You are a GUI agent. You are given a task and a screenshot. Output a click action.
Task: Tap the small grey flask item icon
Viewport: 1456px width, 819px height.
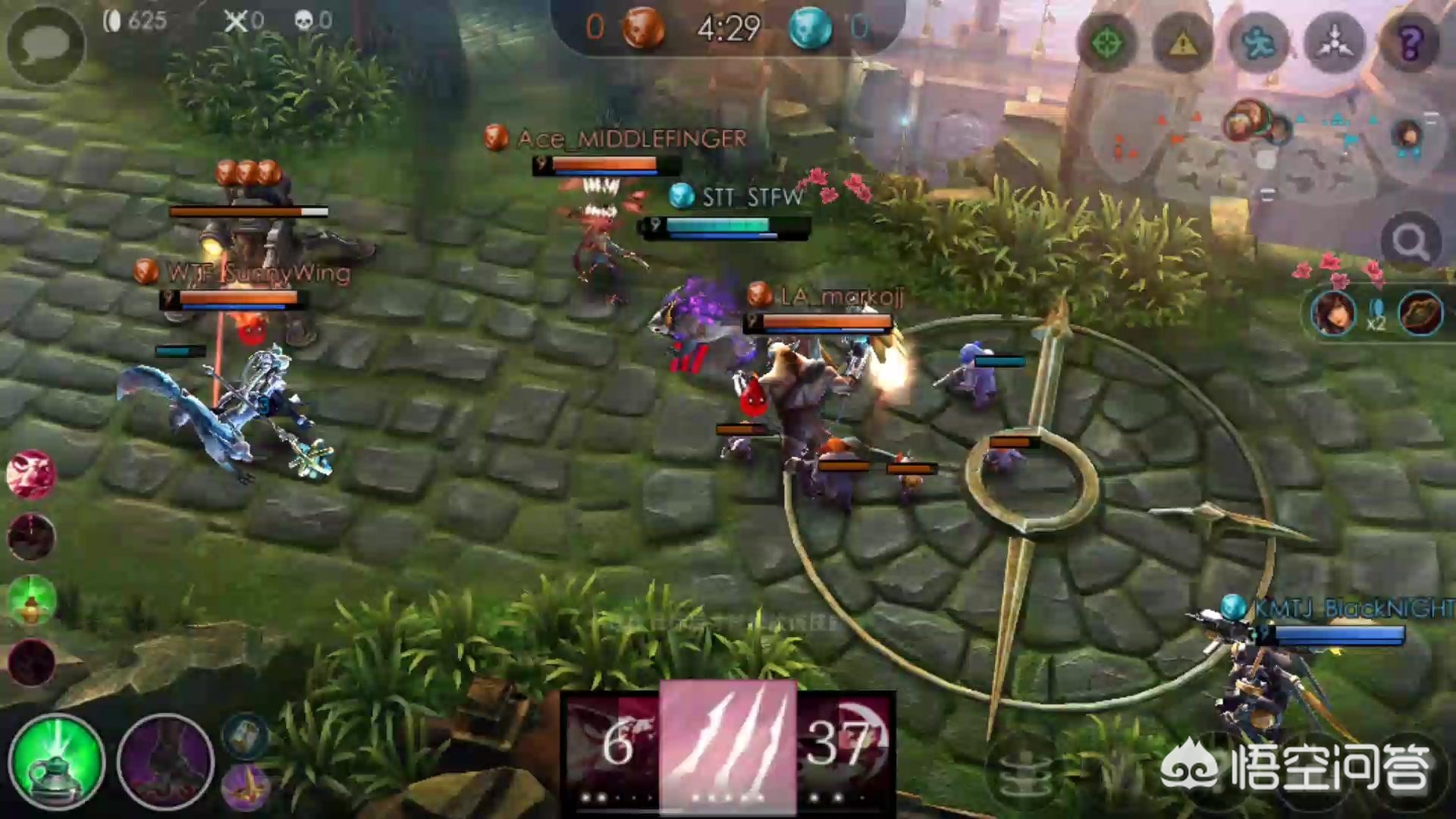(x=245, y=736)
